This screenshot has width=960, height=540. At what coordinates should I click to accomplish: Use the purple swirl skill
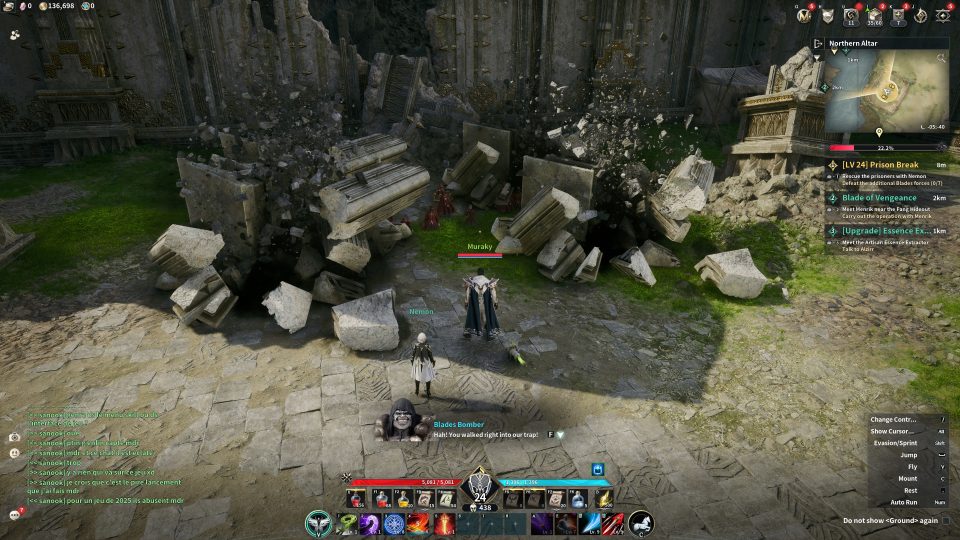[x=369, y=523]
